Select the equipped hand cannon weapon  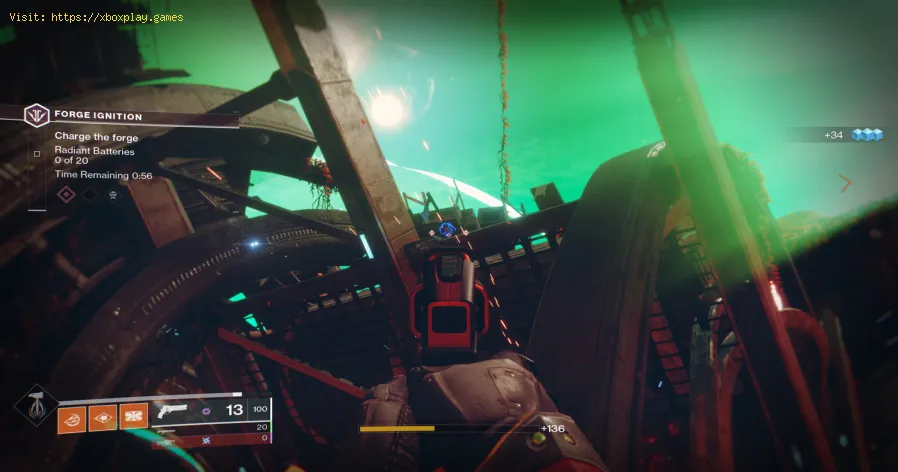point(172,411)
